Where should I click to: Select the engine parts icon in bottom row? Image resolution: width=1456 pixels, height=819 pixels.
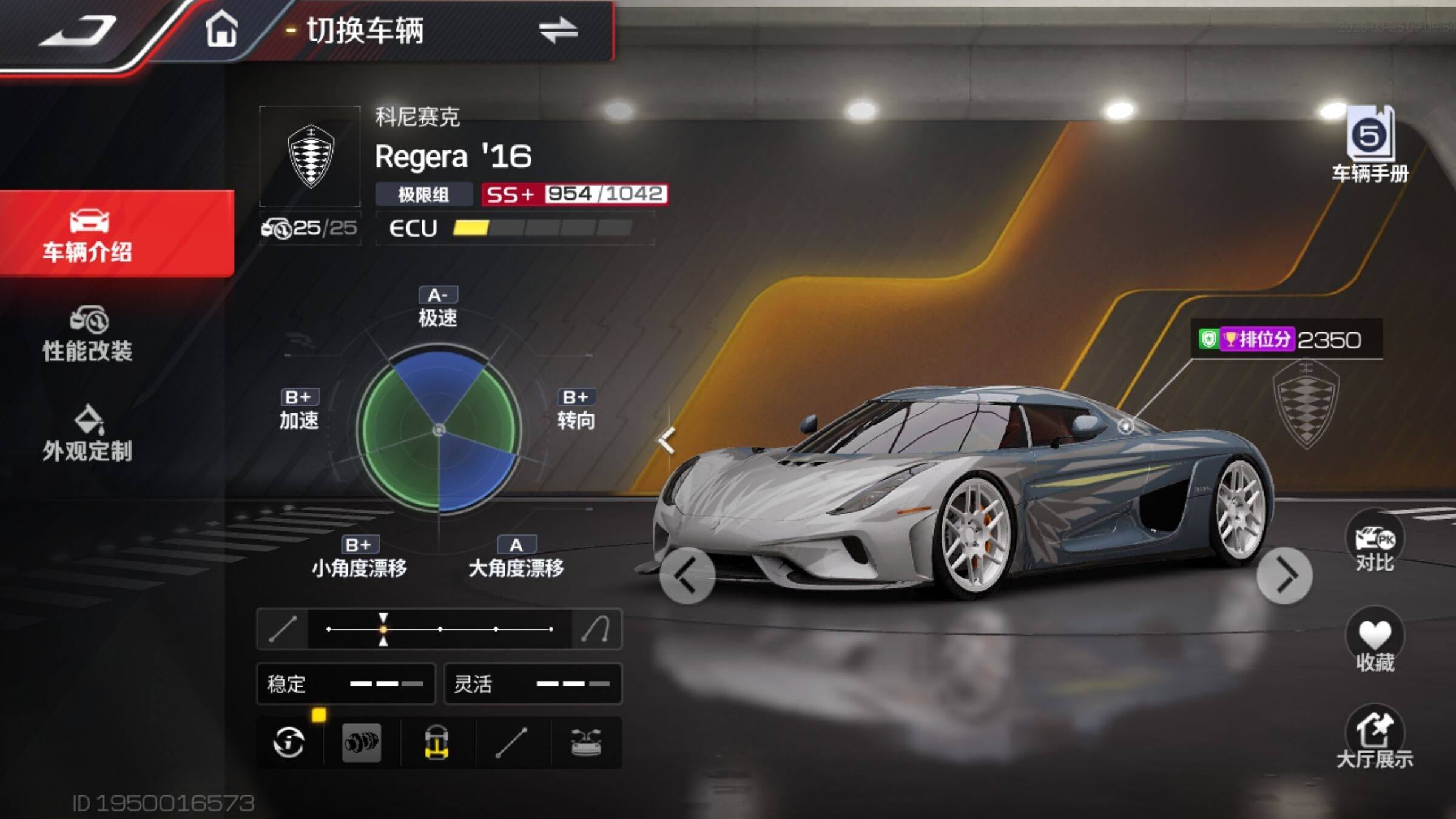[362, 742]
